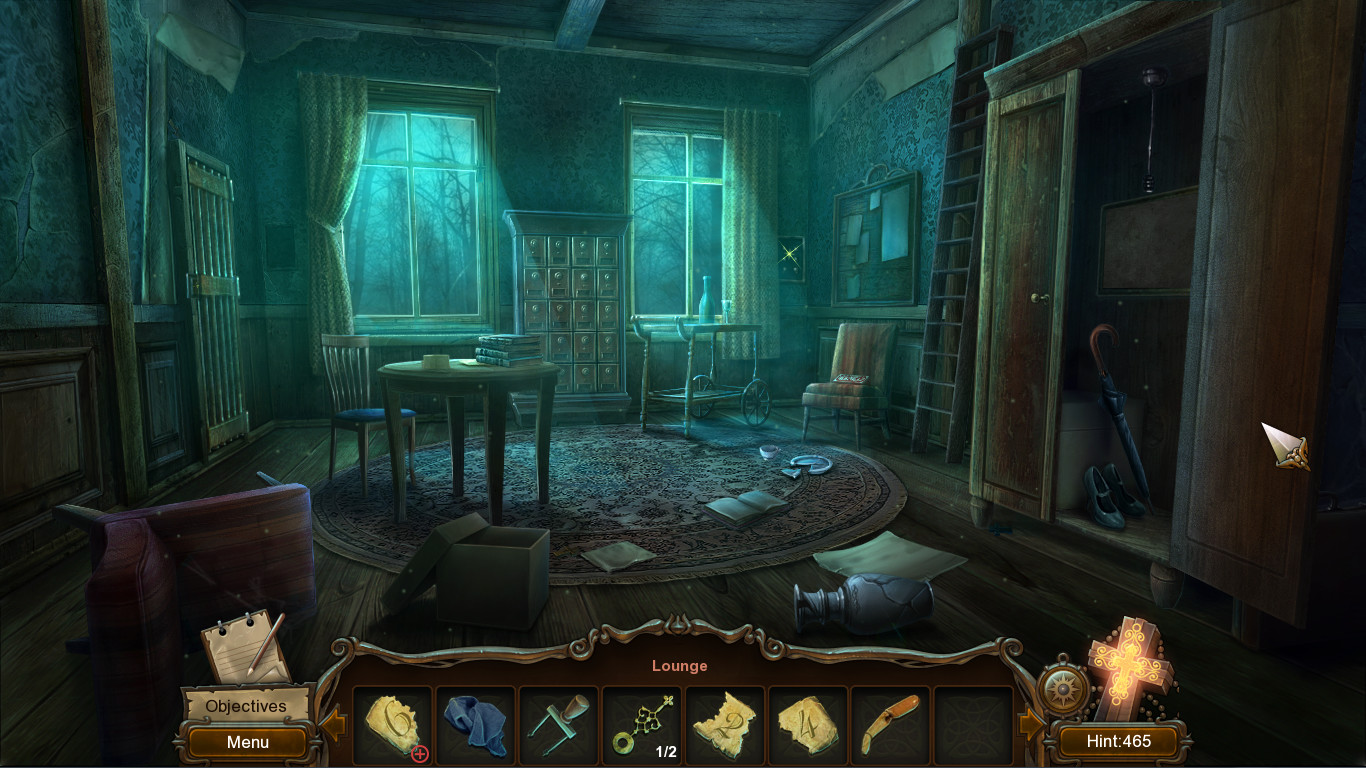
Task: Click the empty inventory slot
Action: pos(973,722)
